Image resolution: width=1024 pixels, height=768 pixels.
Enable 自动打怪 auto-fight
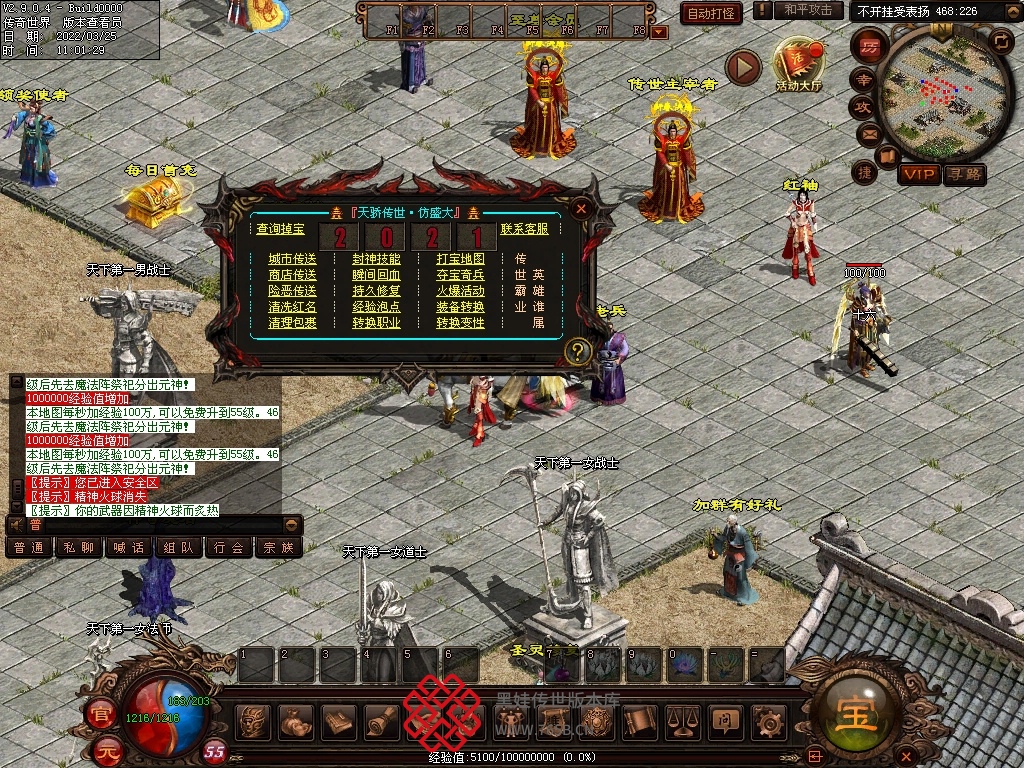point(711,13)
